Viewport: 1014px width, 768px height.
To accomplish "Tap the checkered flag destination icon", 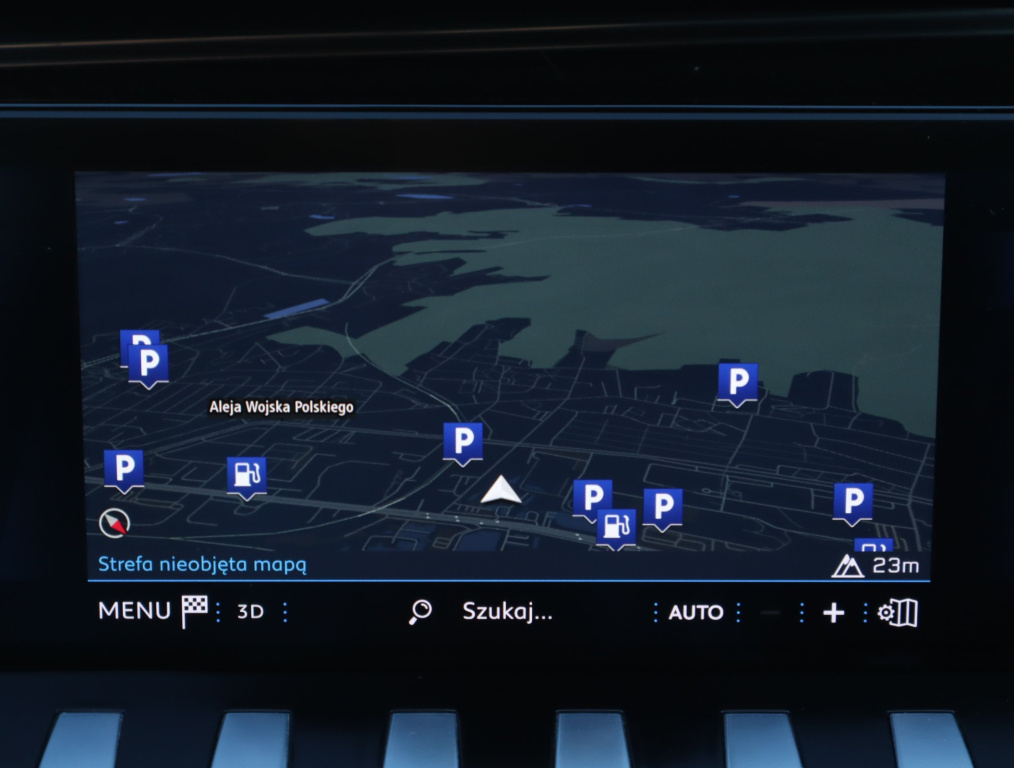I will (194, 611).
